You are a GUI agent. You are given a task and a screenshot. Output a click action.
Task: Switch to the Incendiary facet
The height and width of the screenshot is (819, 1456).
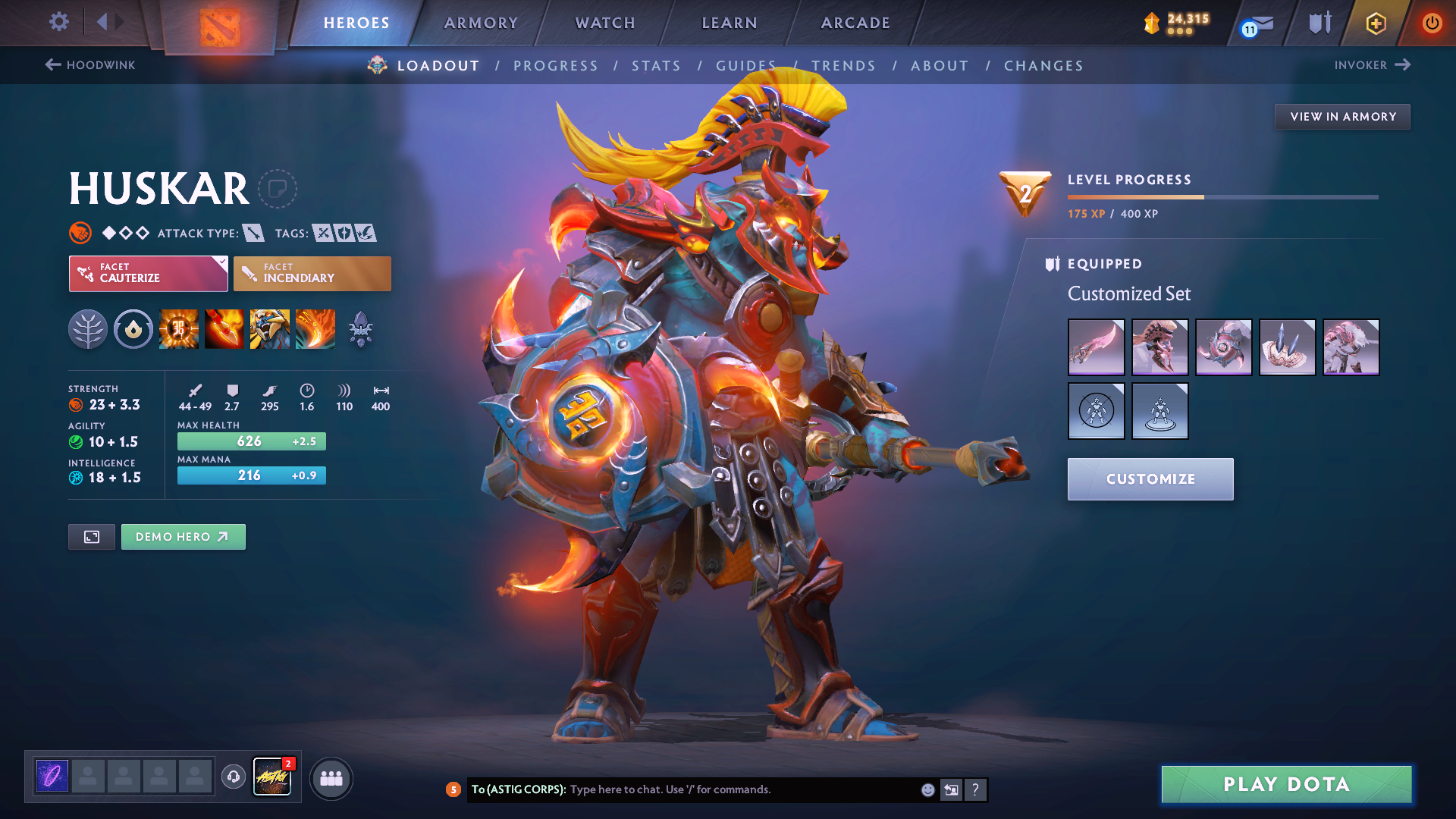[312, 274]
